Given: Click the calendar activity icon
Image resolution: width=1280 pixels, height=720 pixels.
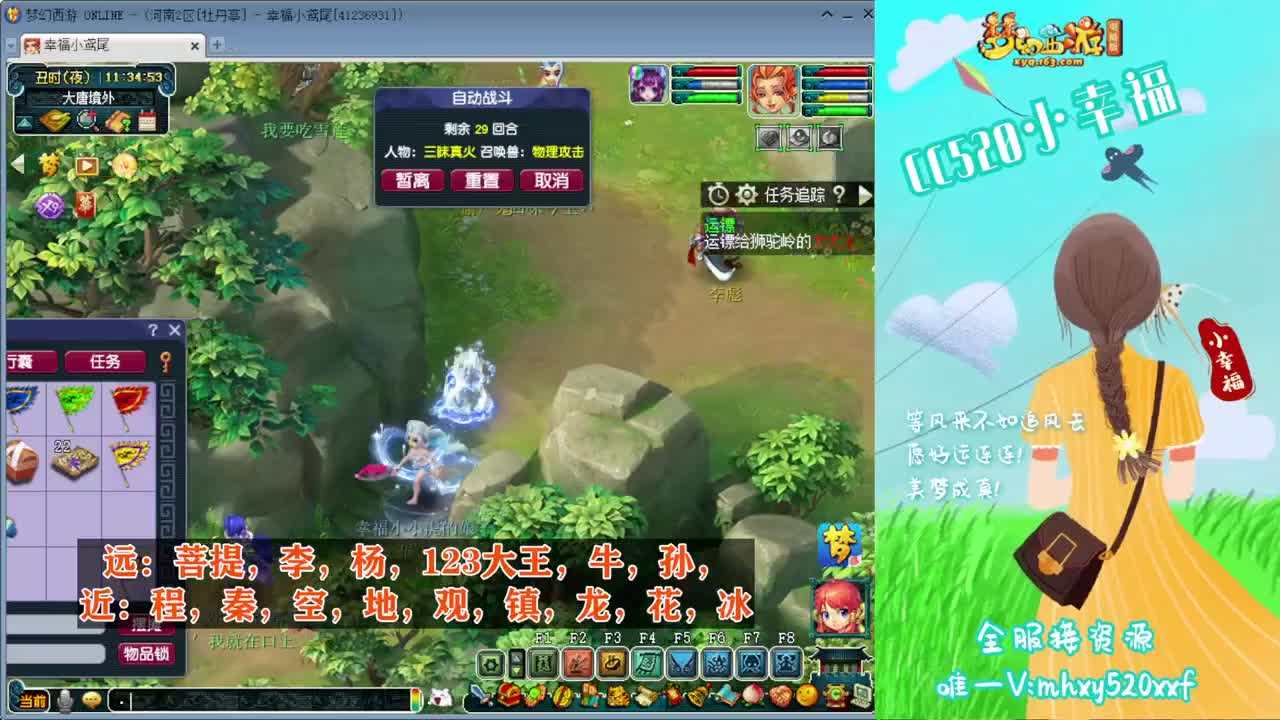Looking at the screenshot, I should click(147, 120).
